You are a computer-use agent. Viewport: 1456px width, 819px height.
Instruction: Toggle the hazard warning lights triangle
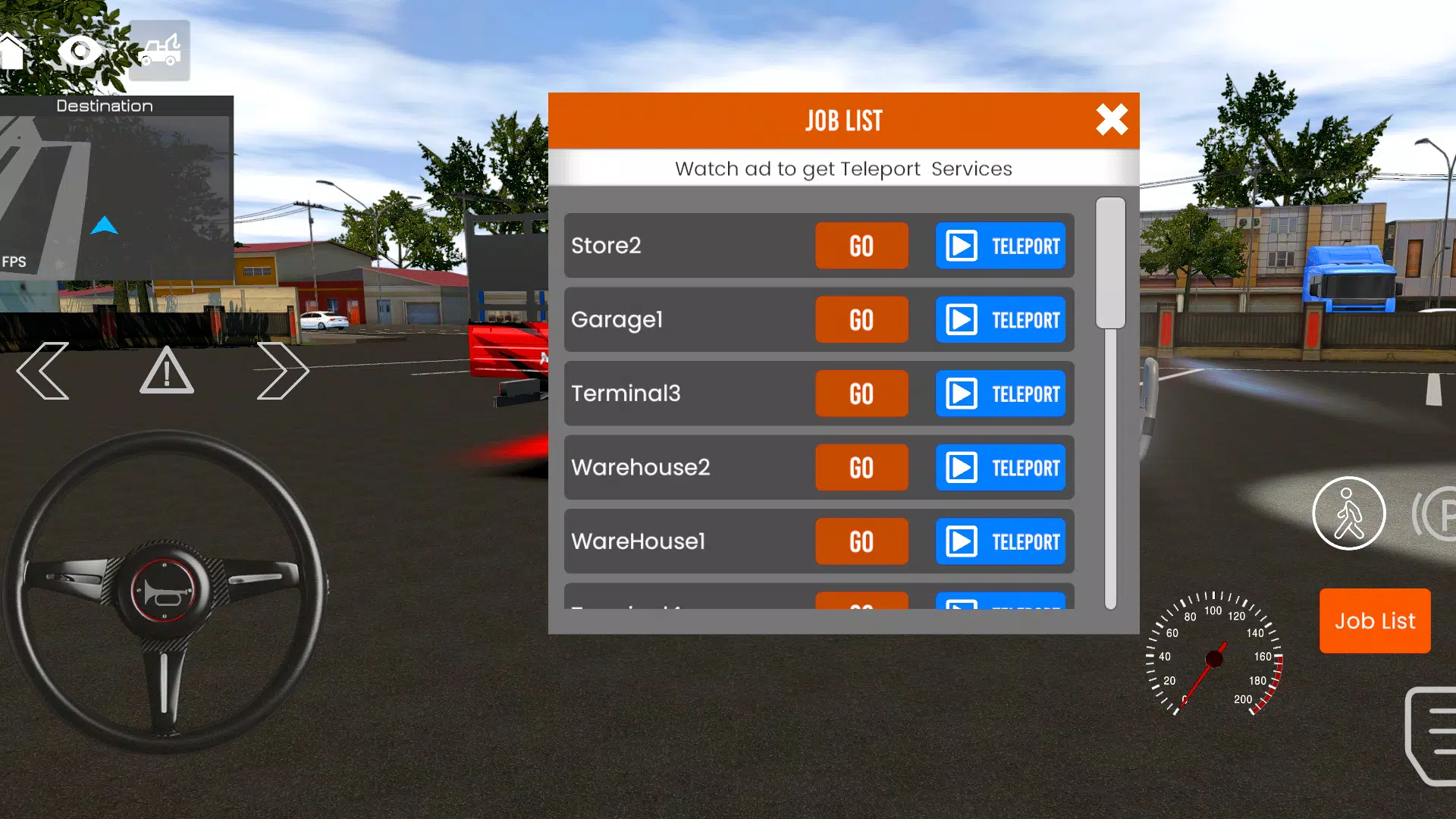(x=165, y=371)
